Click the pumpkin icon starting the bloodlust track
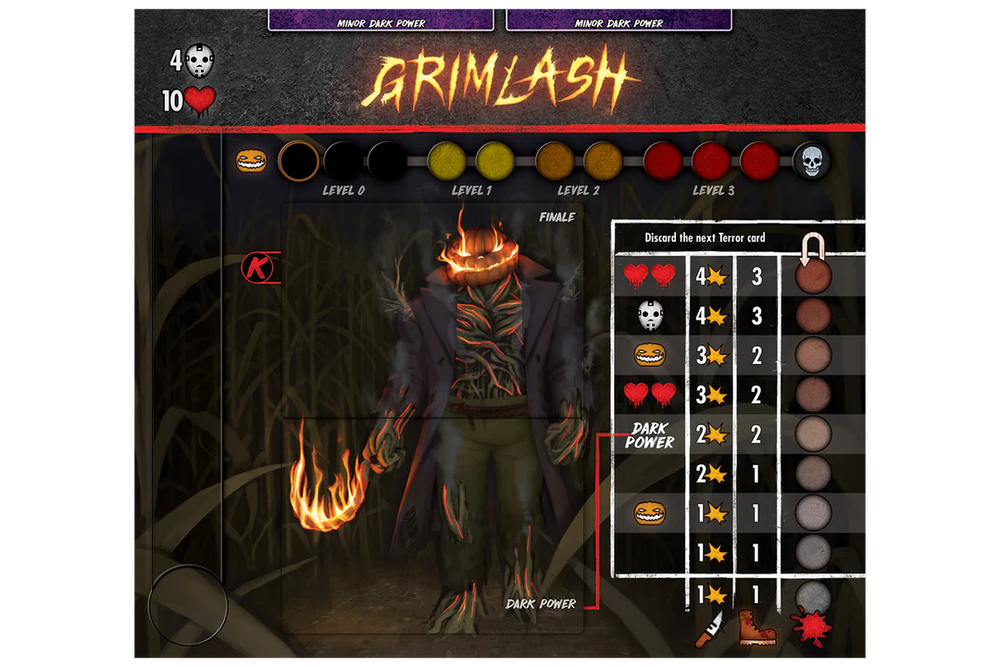This screenshot has width=1000, height=667. click(x=251, y=161)
